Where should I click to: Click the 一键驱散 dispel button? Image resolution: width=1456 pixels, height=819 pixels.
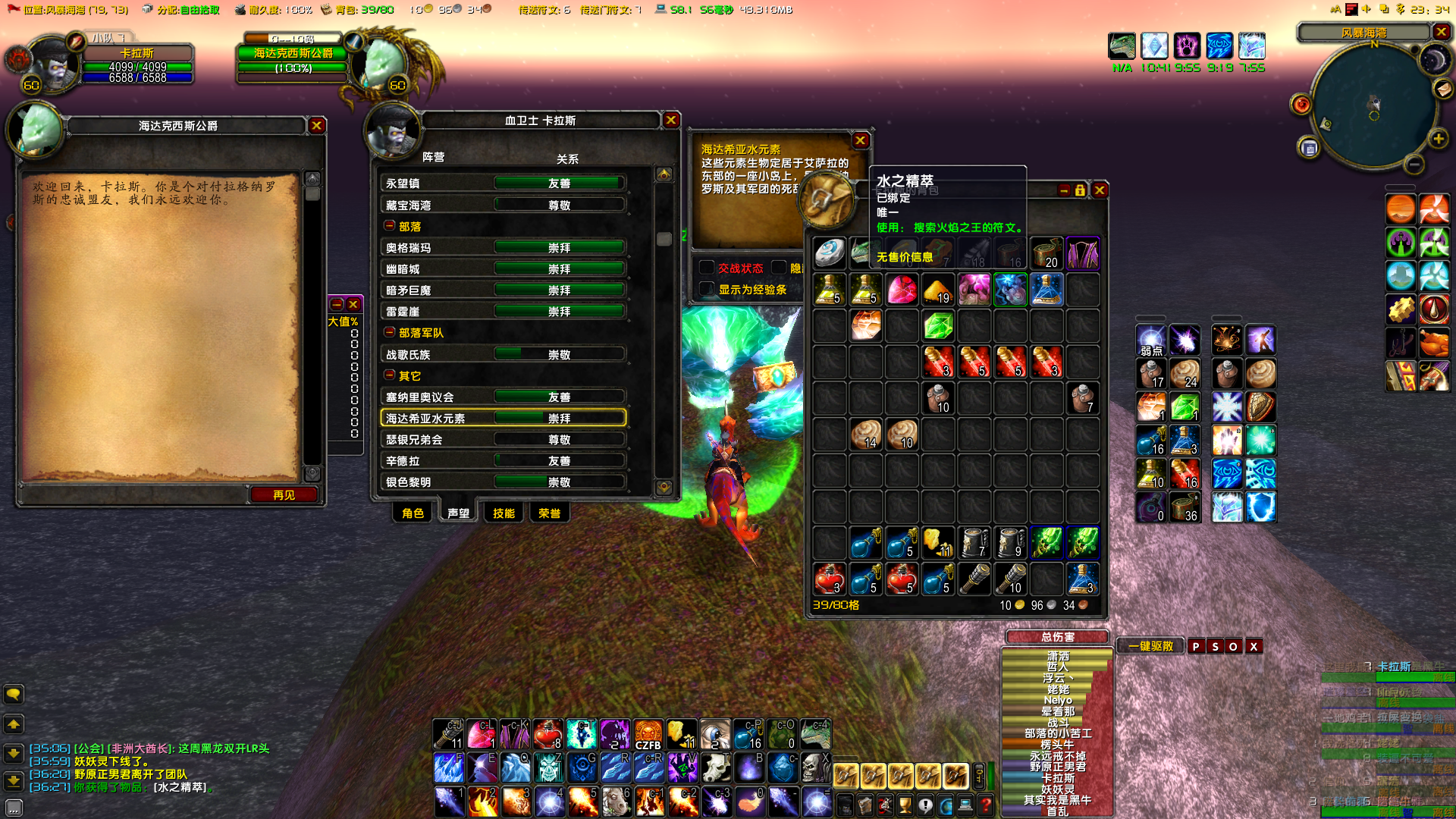pyautogui.click(x=1150, y=646)
